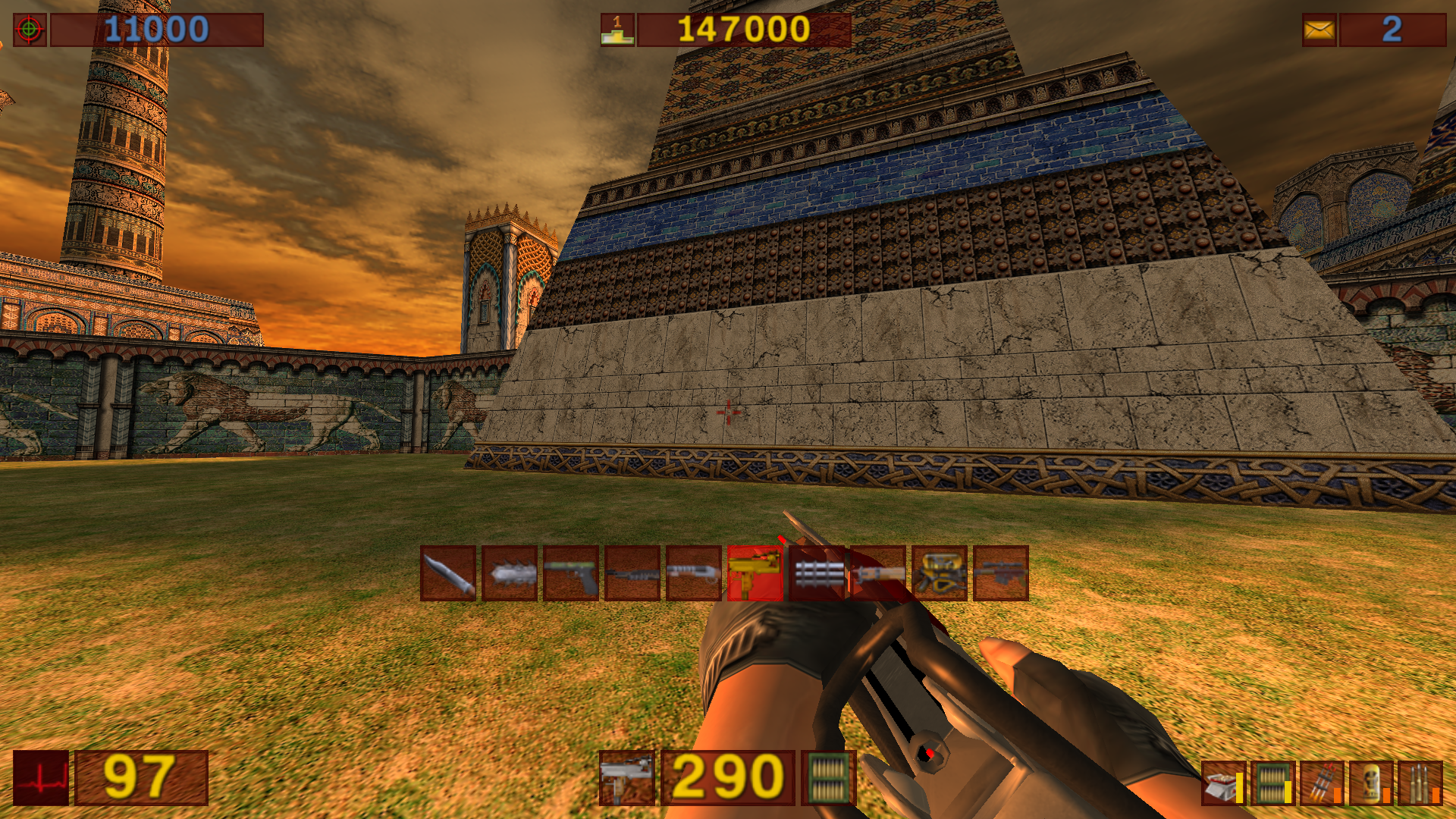
Task: Choose the rocket launcher weapon slot
Action: point(878,573)
